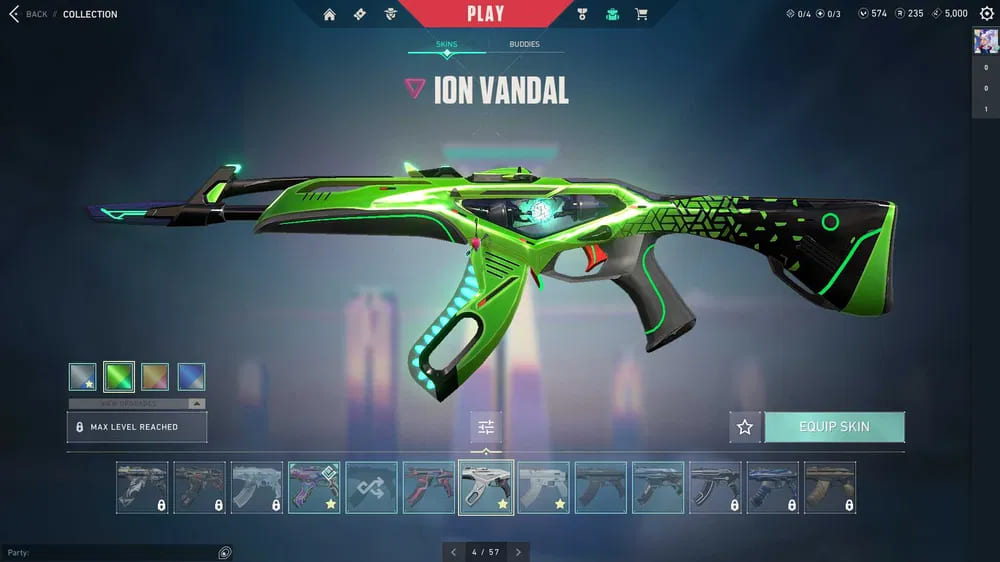Select the Skins tab
The width and height of the screenshot is (1000, 562).
click(446, 45)
